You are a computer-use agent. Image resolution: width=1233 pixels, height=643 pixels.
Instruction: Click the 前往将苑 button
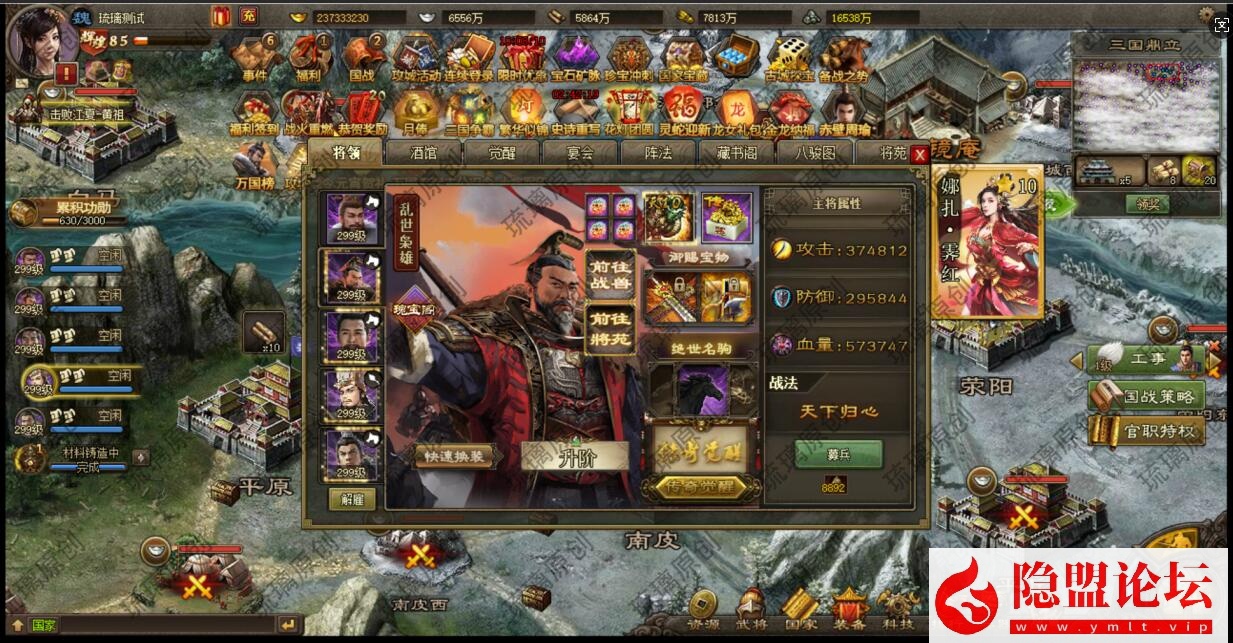coord(609,330)
